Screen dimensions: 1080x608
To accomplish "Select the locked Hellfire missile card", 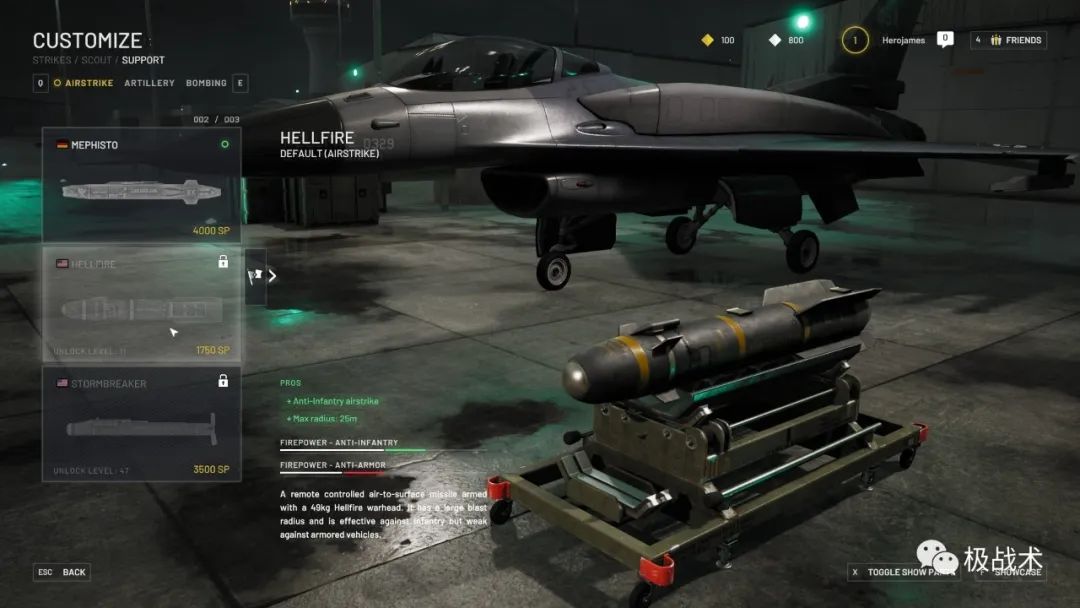I will tap(141, 304).
